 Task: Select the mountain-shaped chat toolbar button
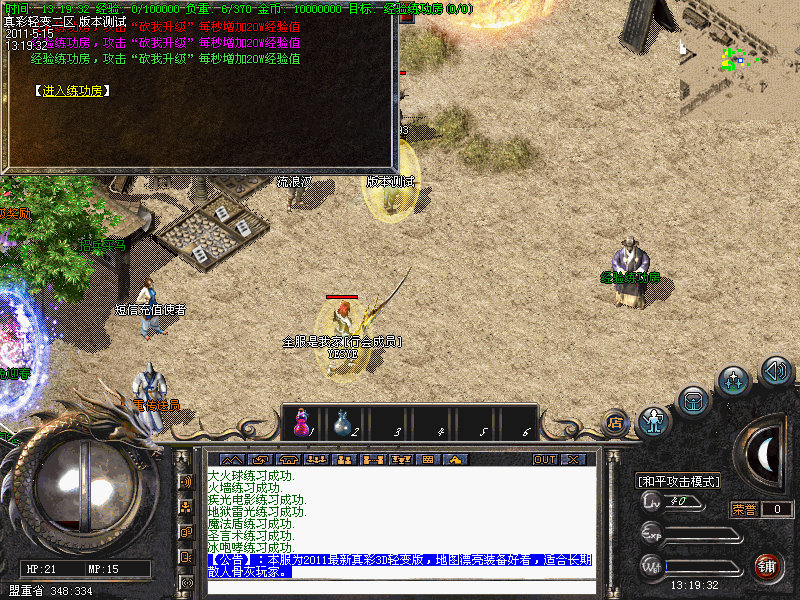click(x=231, y=460)
